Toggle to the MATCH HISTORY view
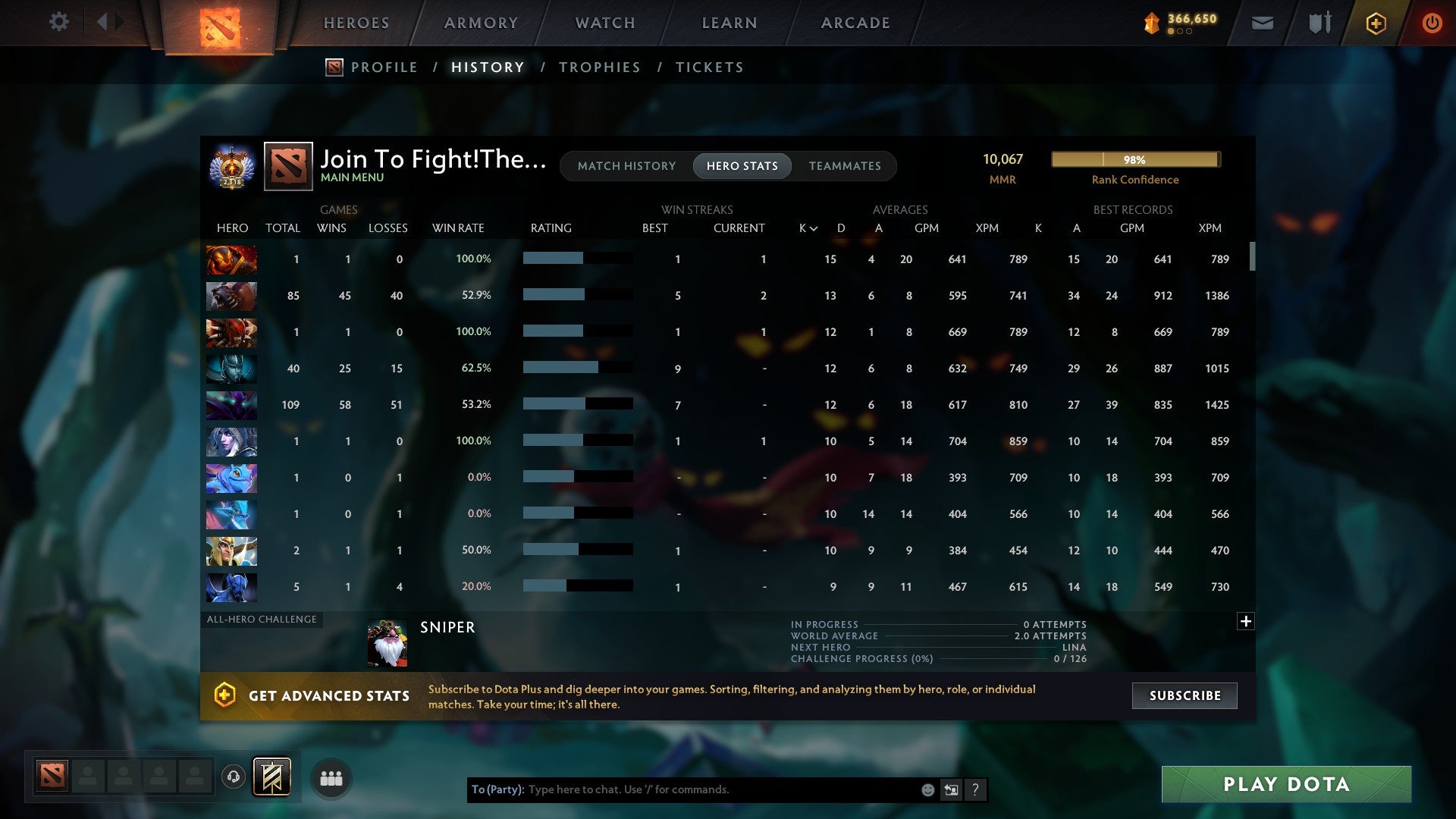 pos(626,166)
